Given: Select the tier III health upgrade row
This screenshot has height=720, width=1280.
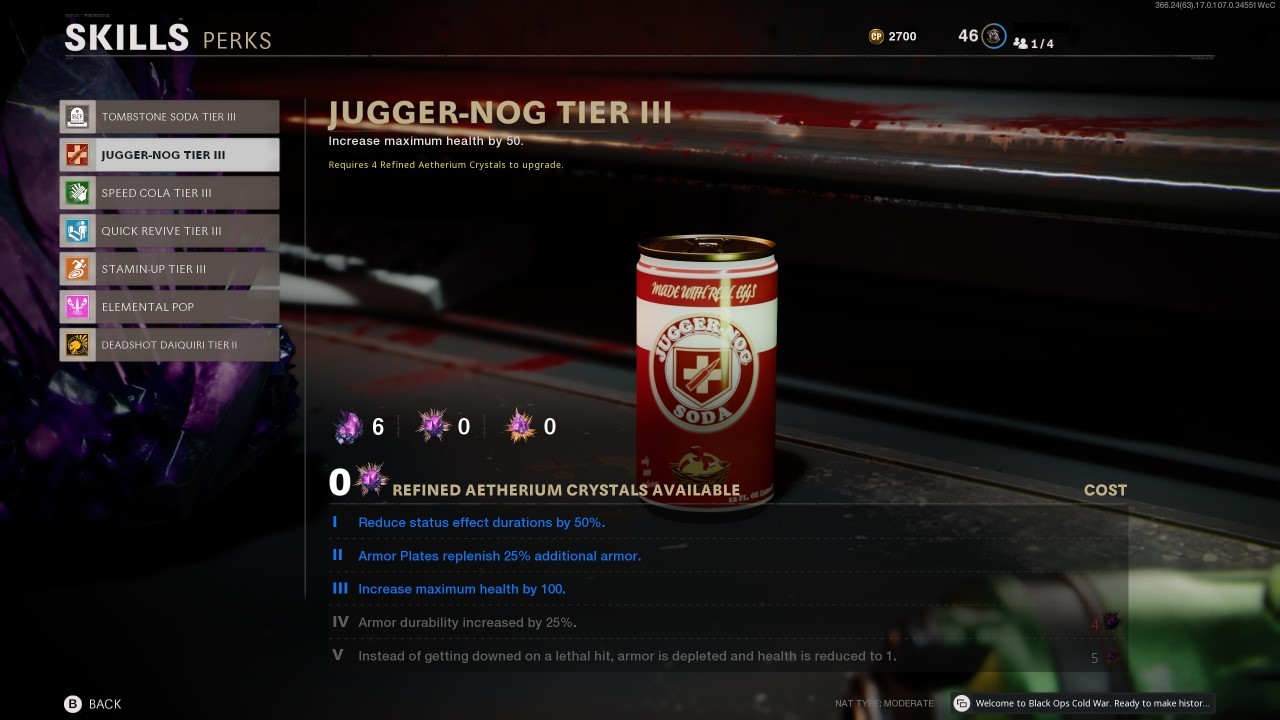Looking at the screenshot, I should click(x=461, y=588).
